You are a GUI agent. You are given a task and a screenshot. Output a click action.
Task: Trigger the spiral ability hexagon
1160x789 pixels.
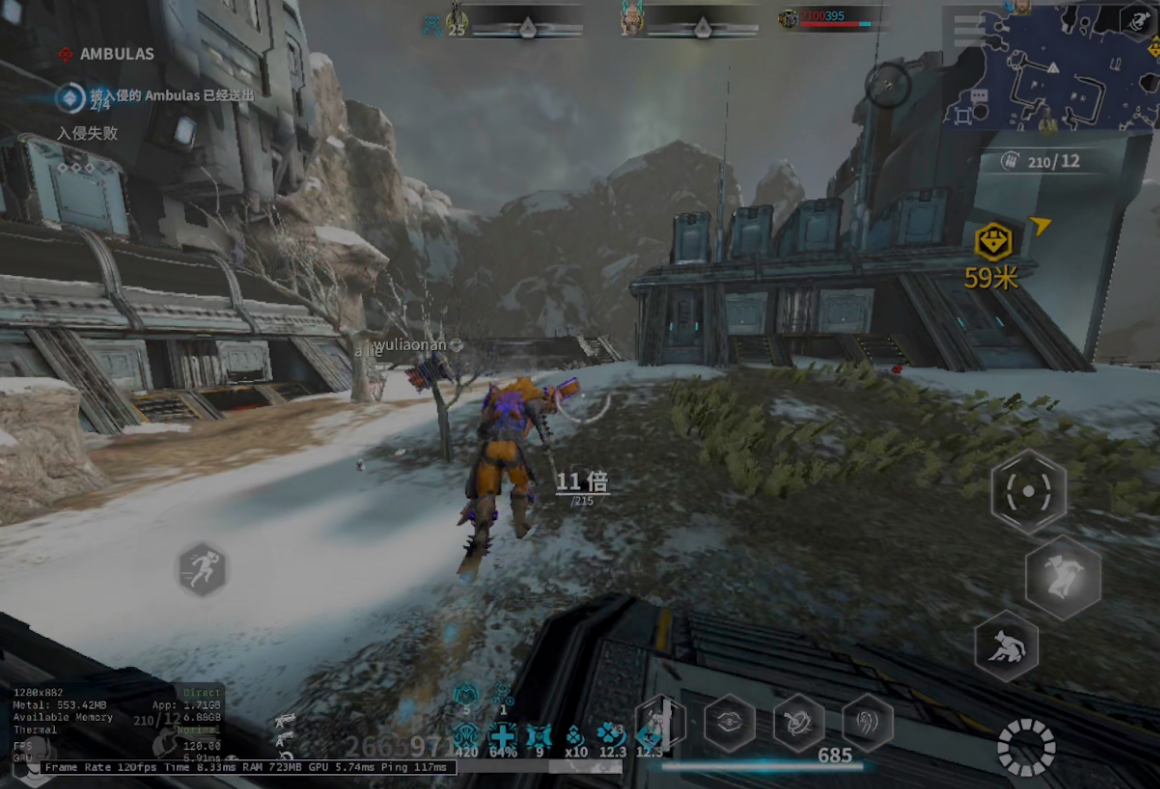867,722
